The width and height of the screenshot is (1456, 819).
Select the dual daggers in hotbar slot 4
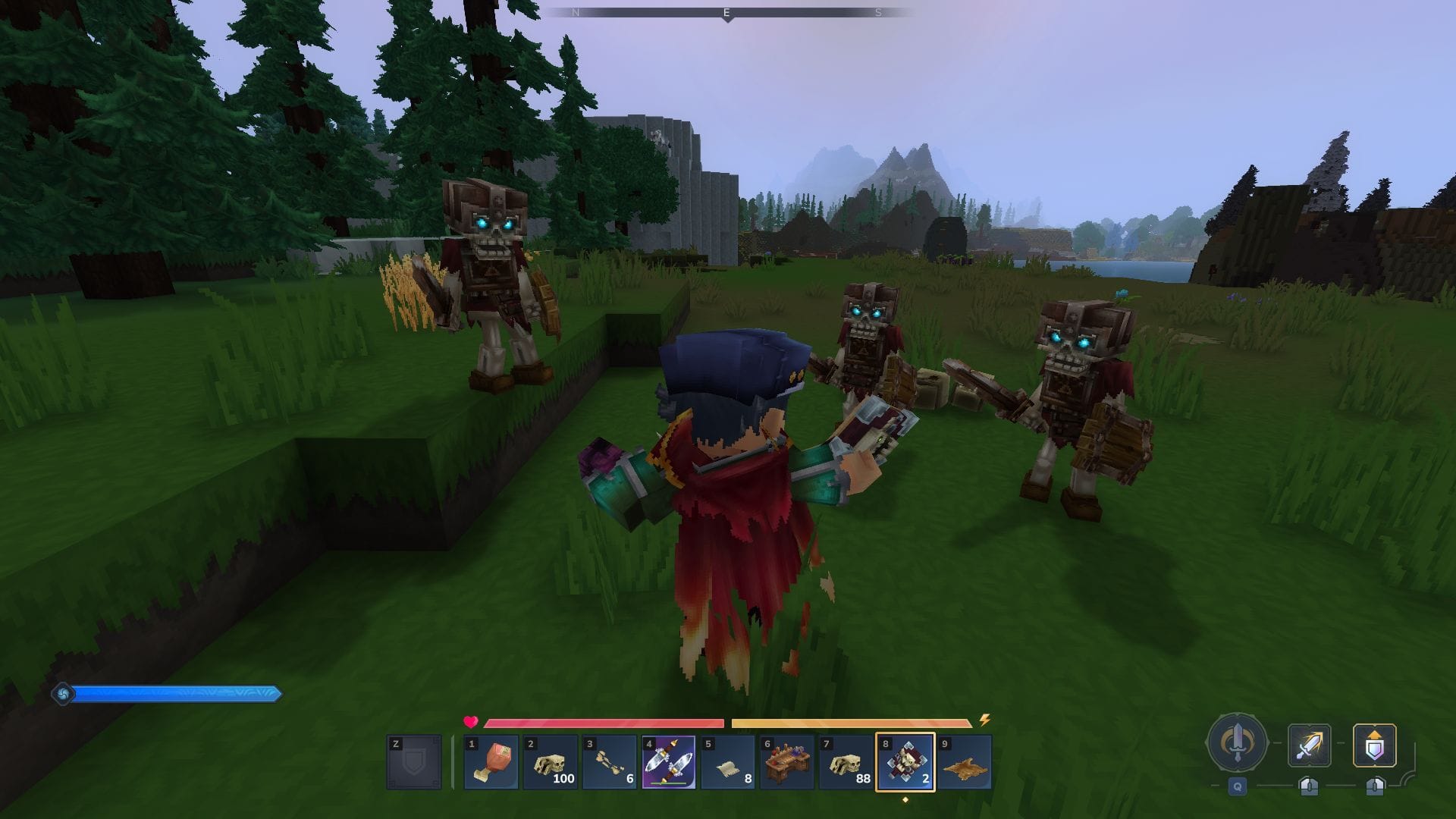point(668,762)
